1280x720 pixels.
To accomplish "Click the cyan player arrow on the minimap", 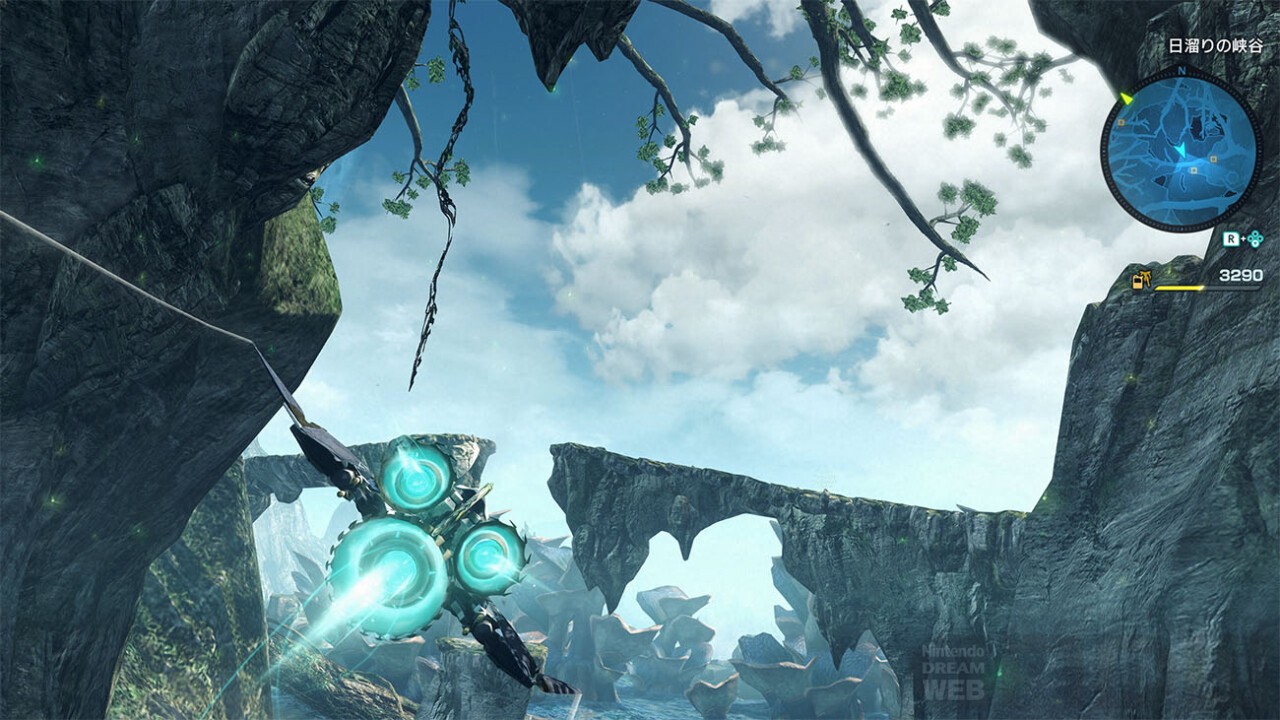I will (1181, 150).
